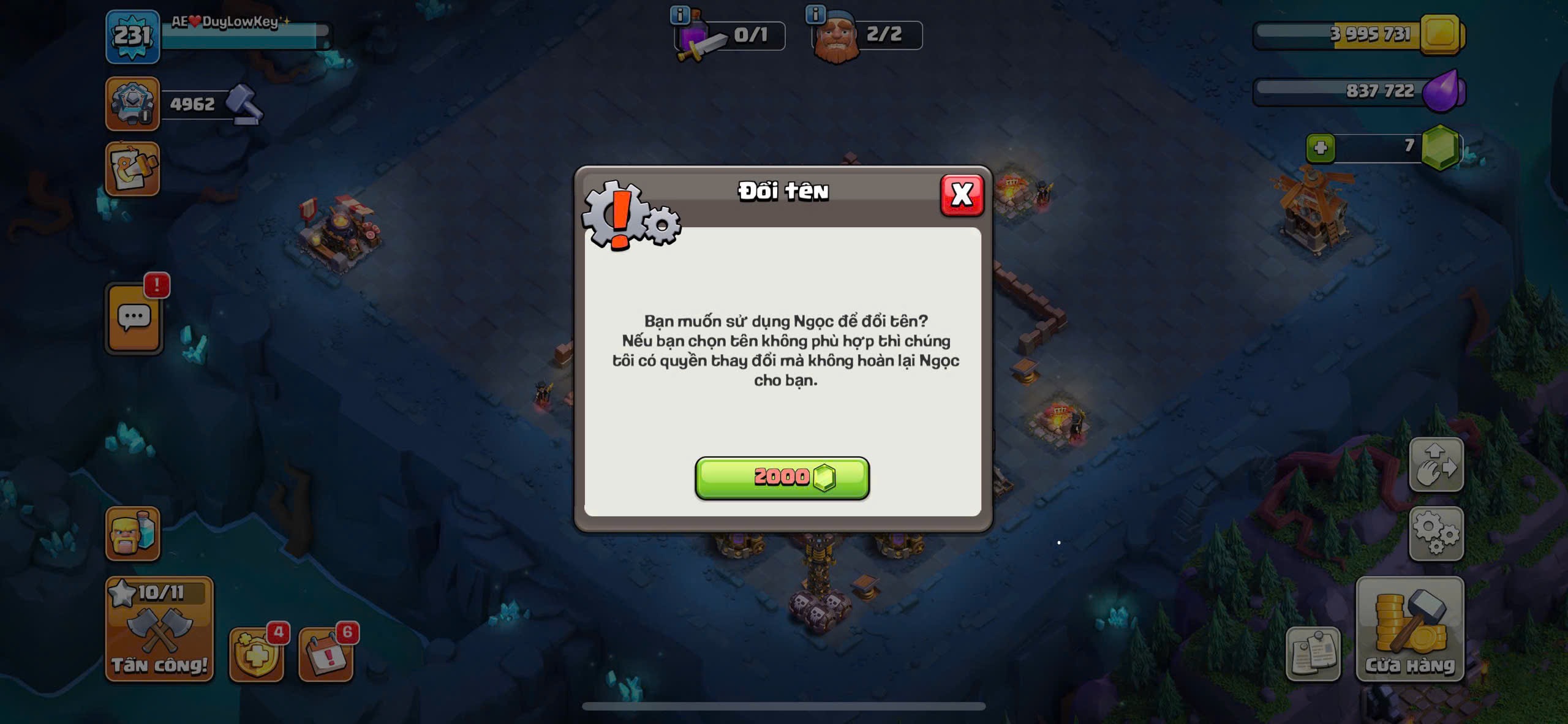This screenshot has height=724, width=1568.
Task: Open the calendar events button with badge 6
Action: (x=325, y=655)
